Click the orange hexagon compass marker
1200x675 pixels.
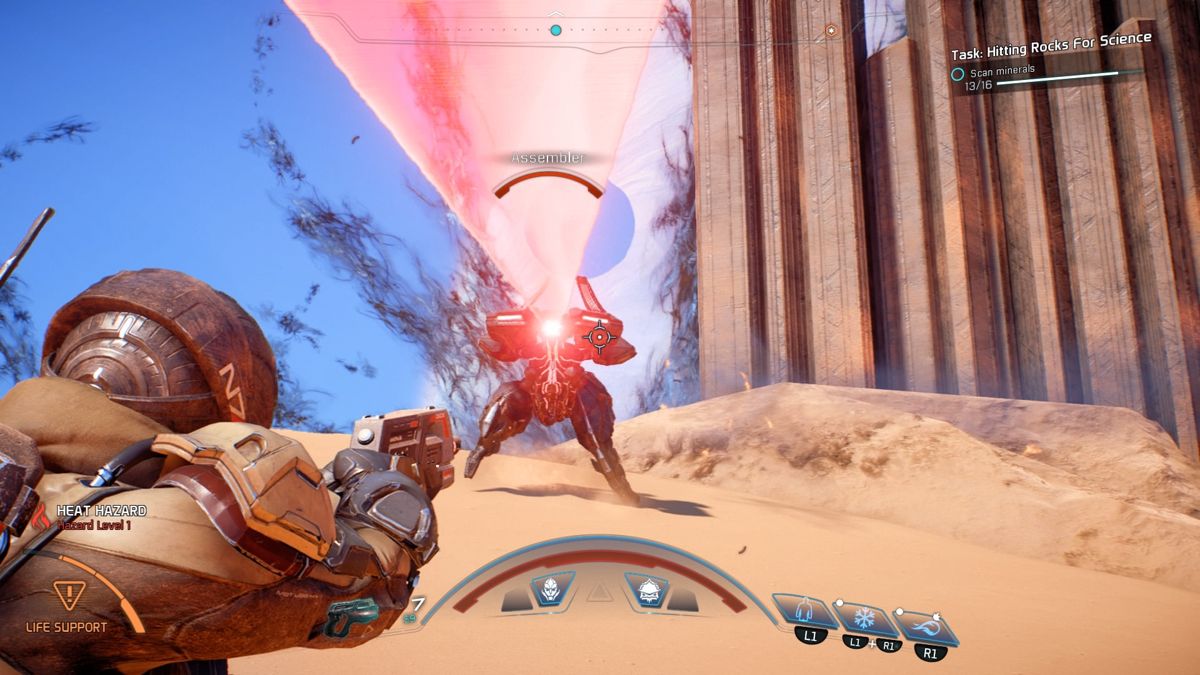831,31
